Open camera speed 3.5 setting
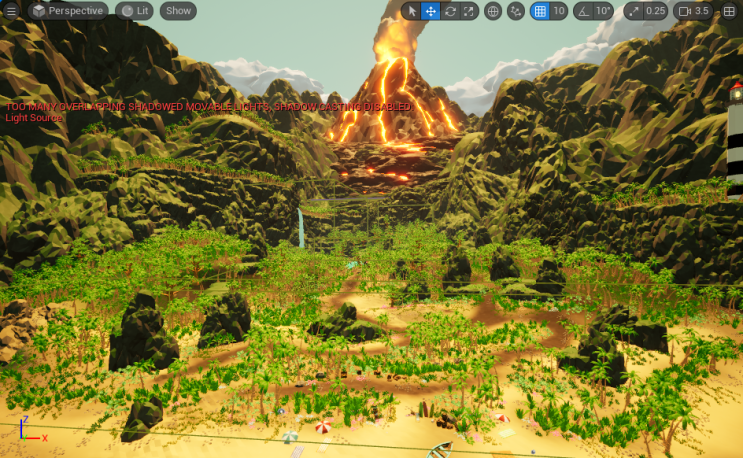 point(693,11)
